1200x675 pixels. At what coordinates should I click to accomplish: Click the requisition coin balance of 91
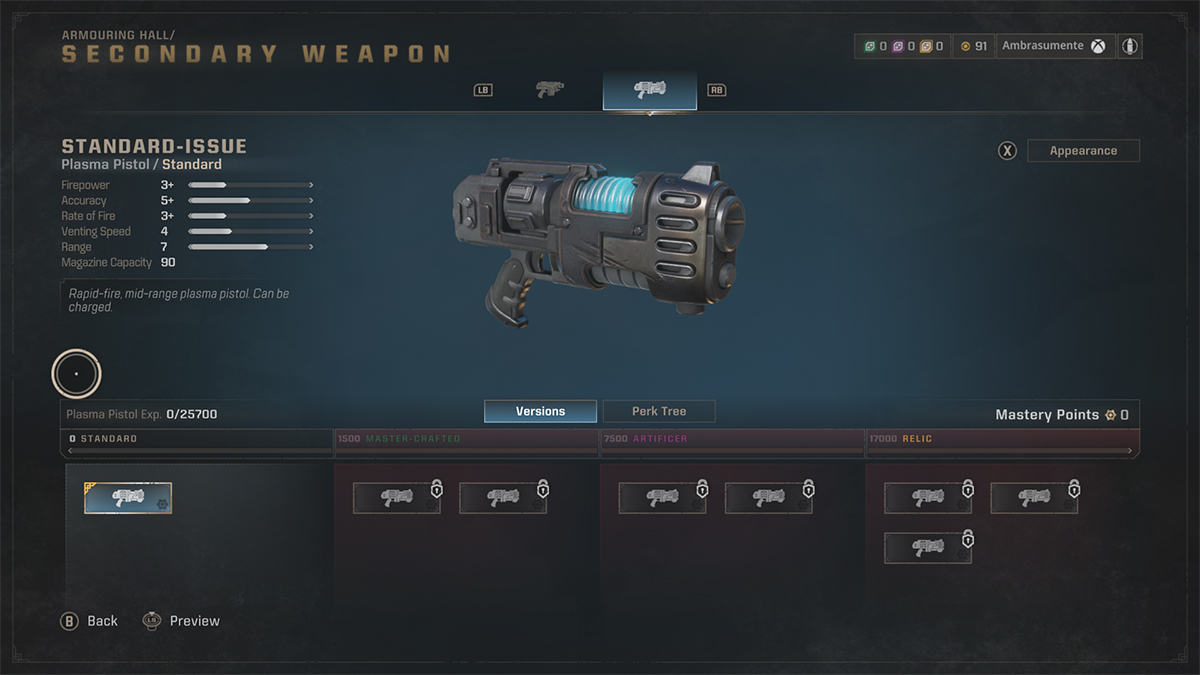coord(973,46)
